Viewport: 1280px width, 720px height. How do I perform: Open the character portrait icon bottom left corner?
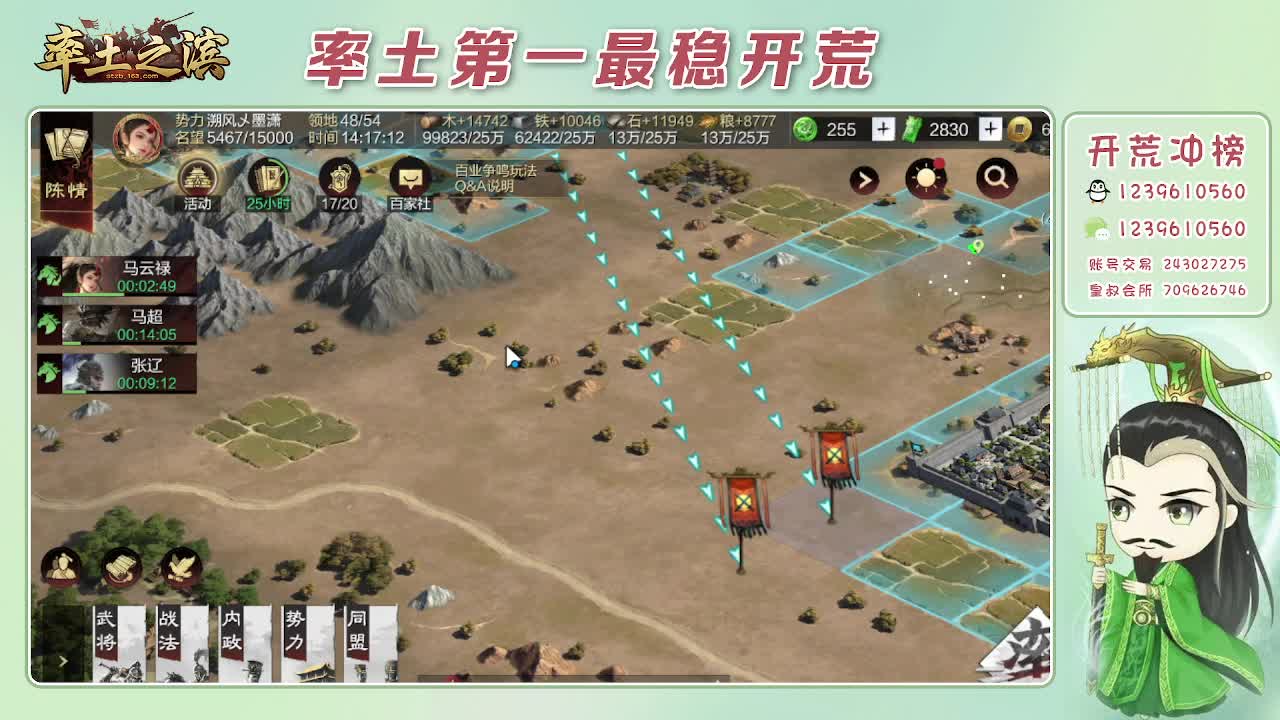62,566
